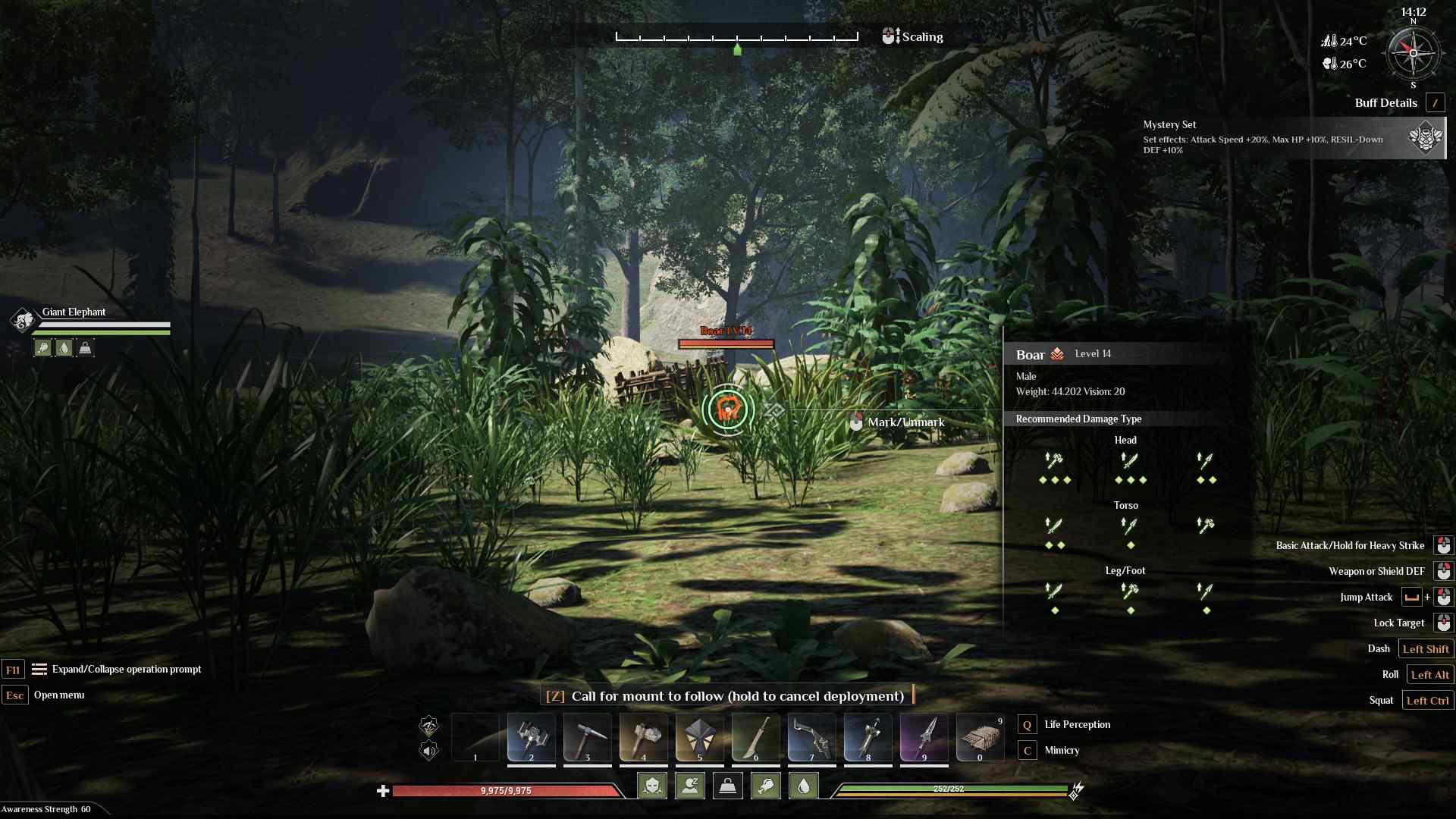Click the Lock Target mouse button prompt
This screenshot has height=819, width=1456.
point(1444,623)
